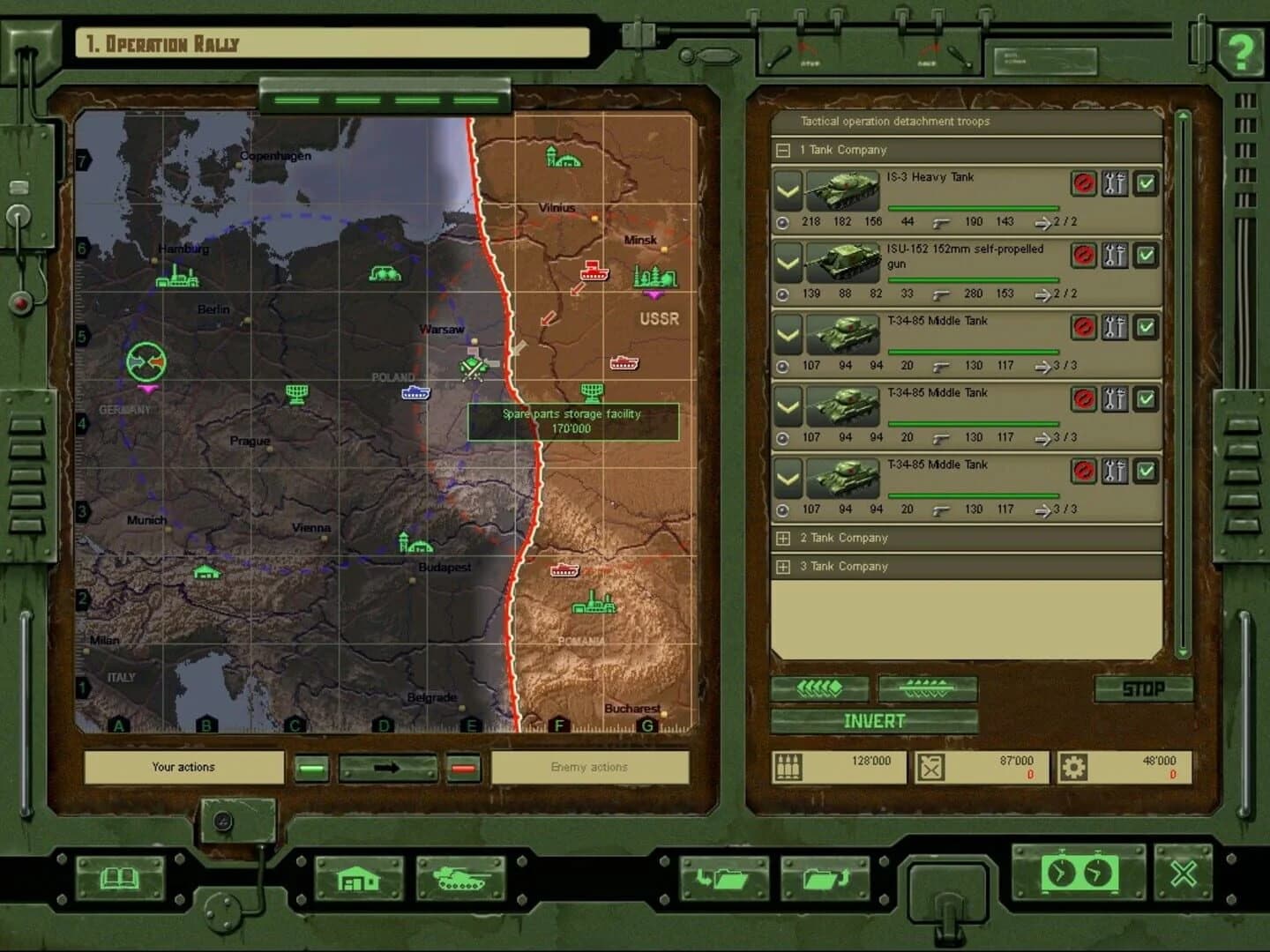Expand the 2 Tank Company entry

click(x=784, y=538)
